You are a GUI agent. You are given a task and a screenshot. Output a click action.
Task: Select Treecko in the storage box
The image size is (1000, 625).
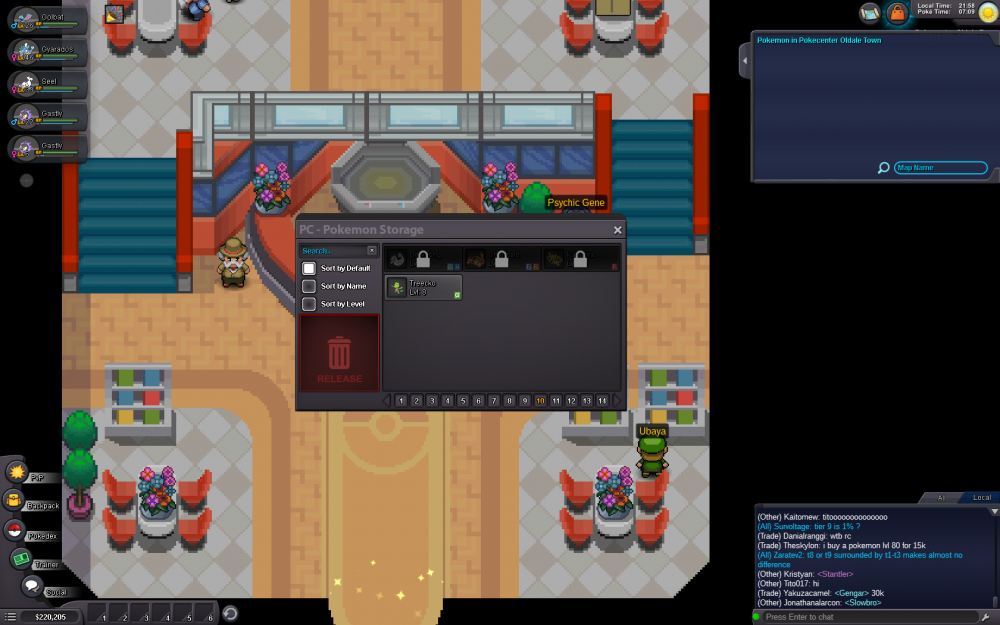(424, 288)
